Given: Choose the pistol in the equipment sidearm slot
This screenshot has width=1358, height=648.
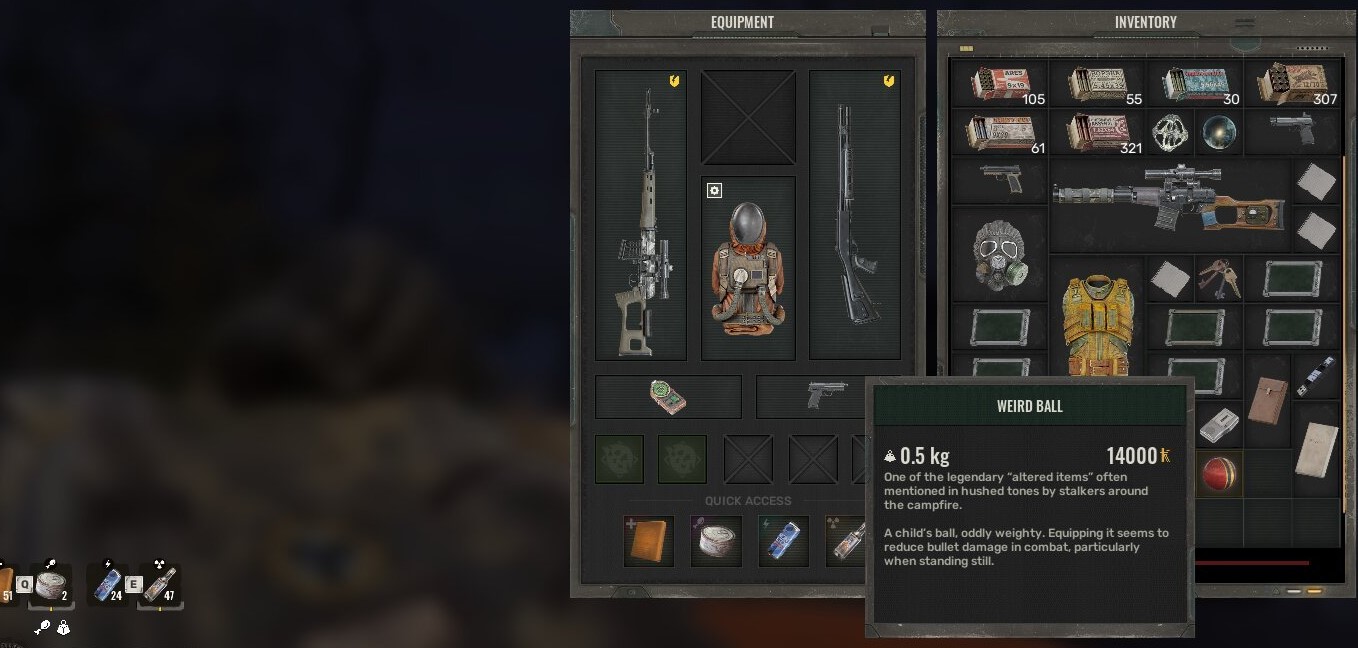Looking at the screenshot, I should coord(826,395).
